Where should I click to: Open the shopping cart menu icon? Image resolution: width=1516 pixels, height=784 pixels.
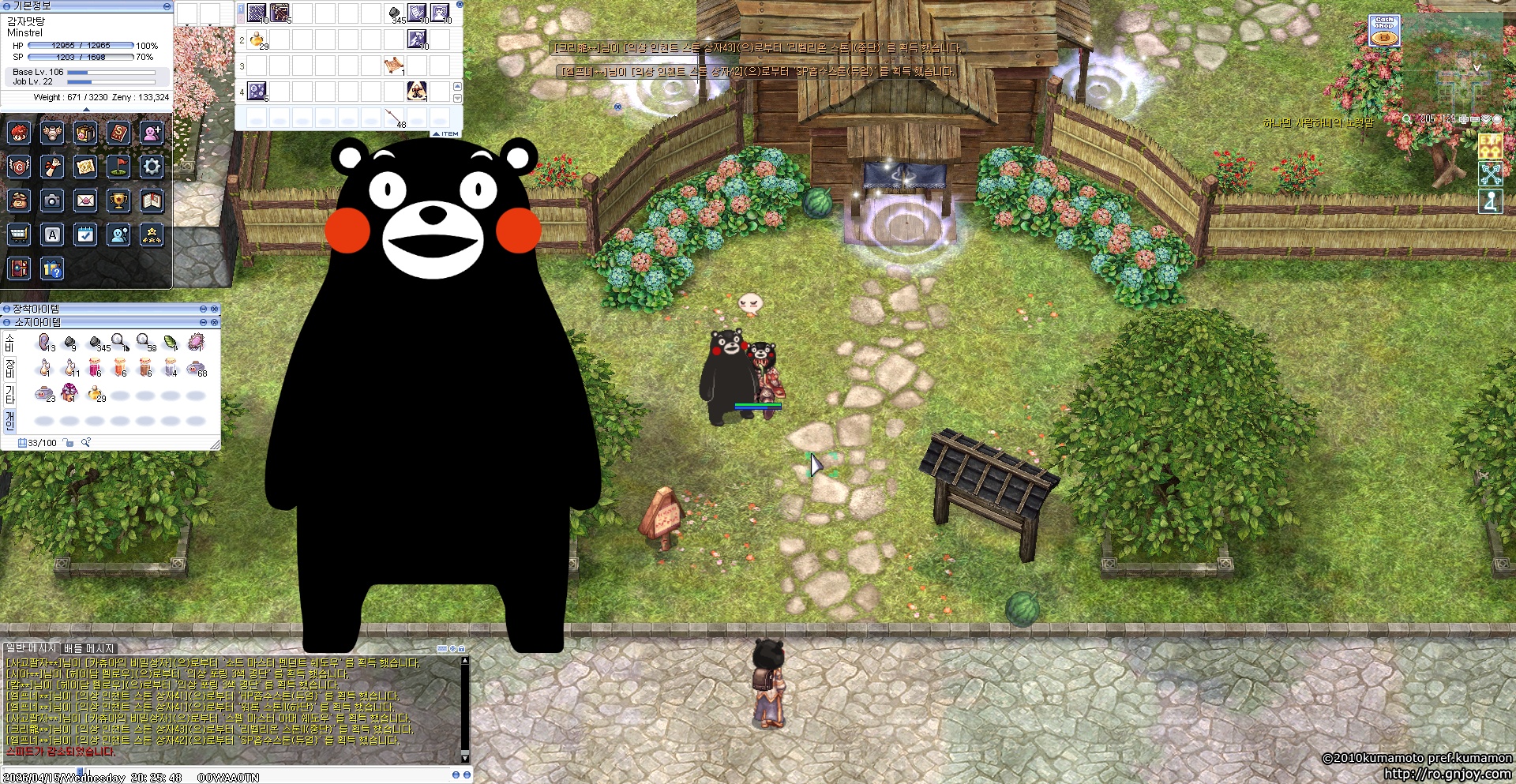click(19, 234)
